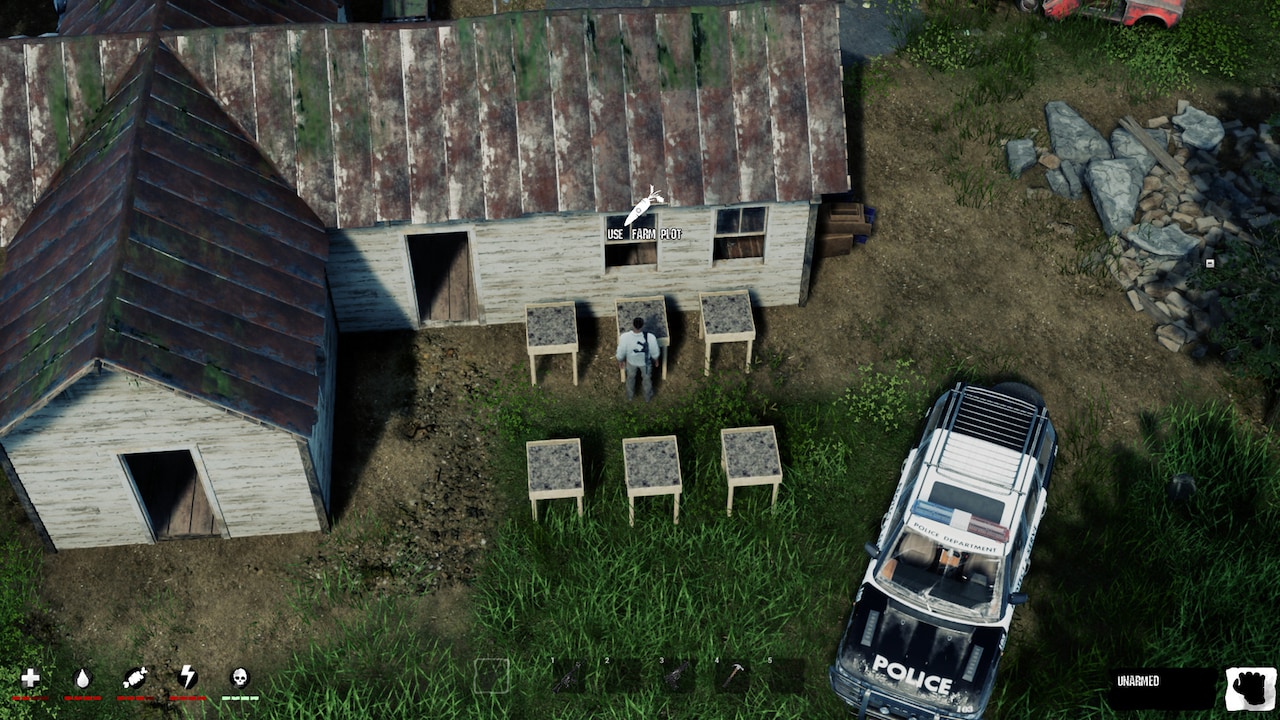Click the water droplet hydration icon

click(84, 676)
